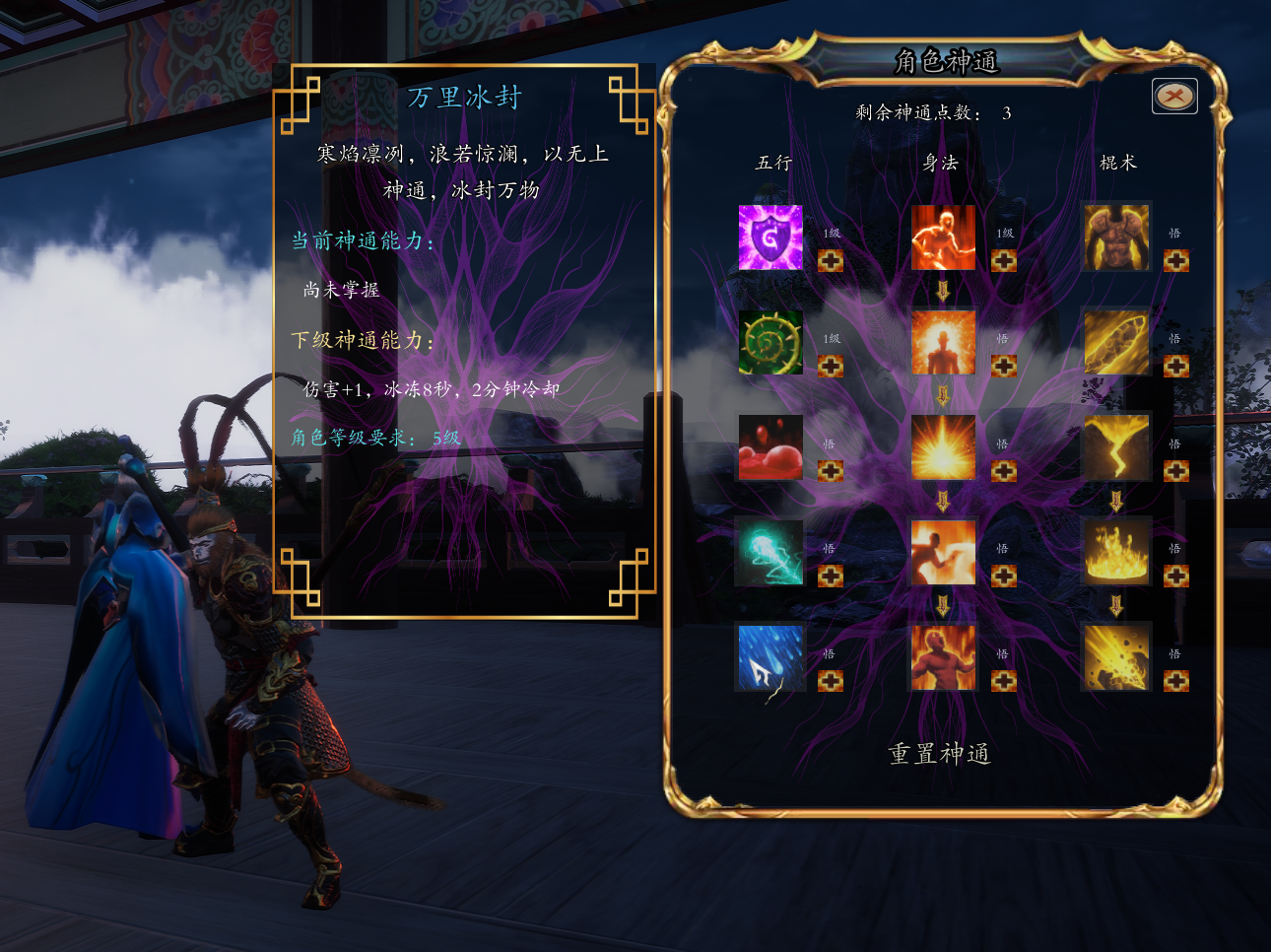The height and width of the screenshot is (952, 1271).
Task: Select the shattering strike skill at 棍术 bottom
Action: pyautogui.click(x=1115, y=657)
